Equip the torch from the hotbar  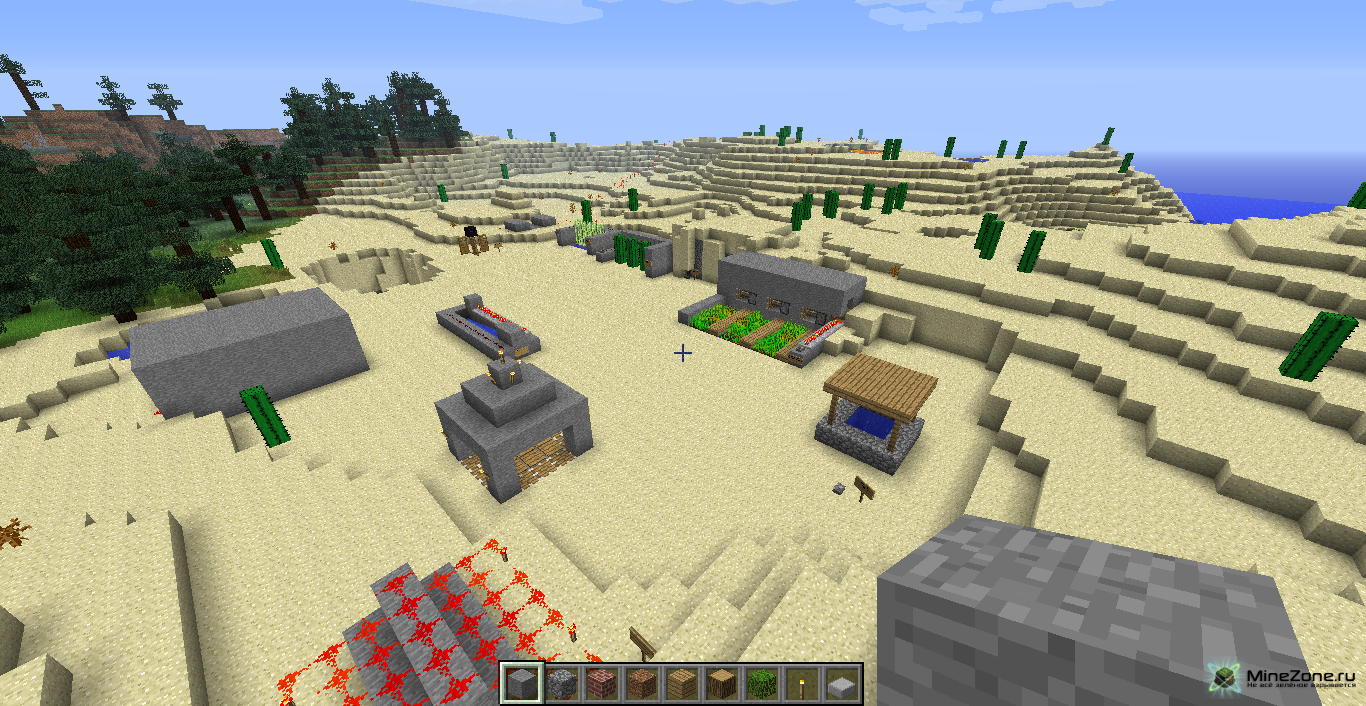point(801,684)
